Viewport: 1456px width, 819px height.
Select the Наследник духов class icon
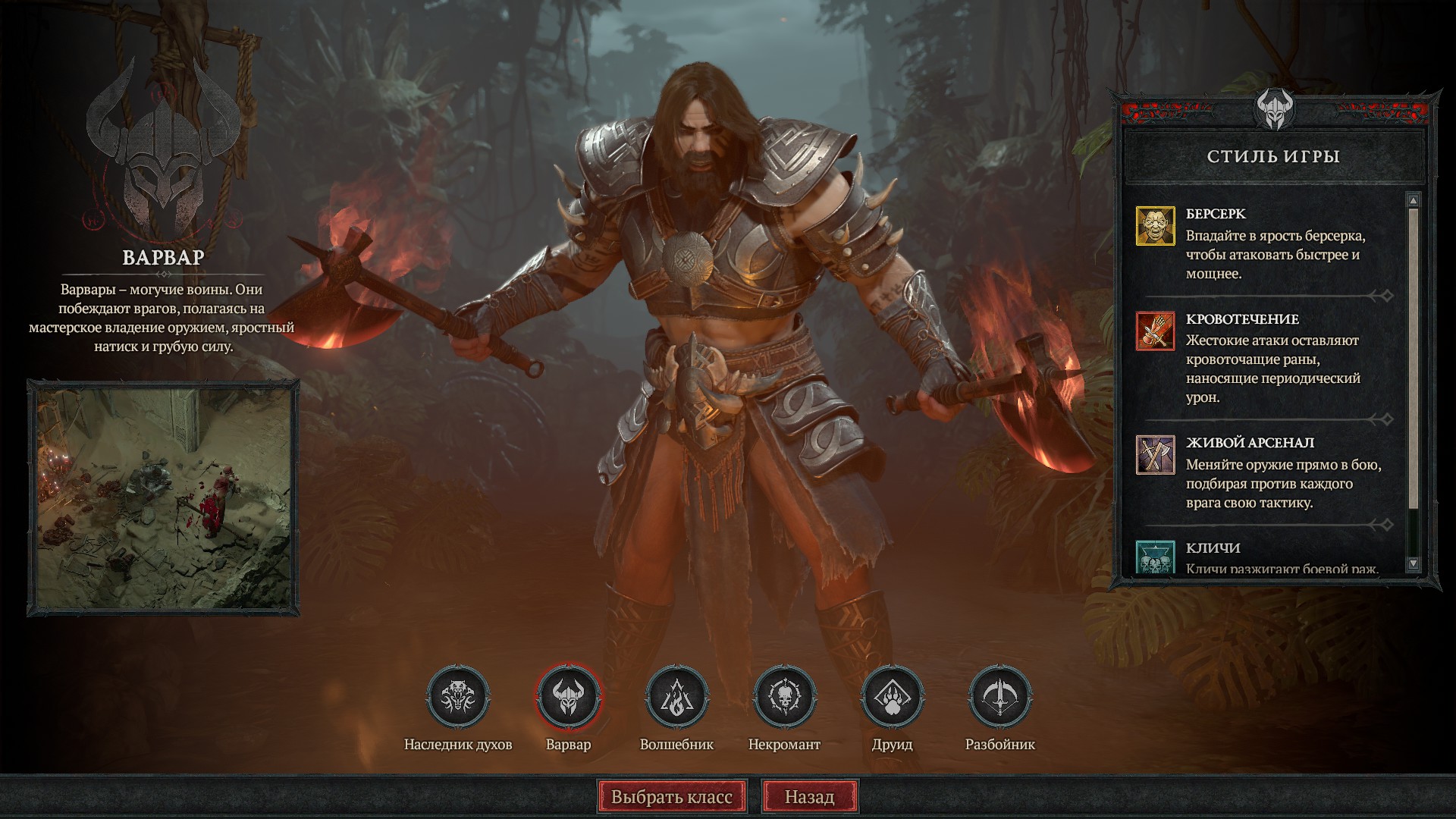pyautogui.click(x=458, y=697)
